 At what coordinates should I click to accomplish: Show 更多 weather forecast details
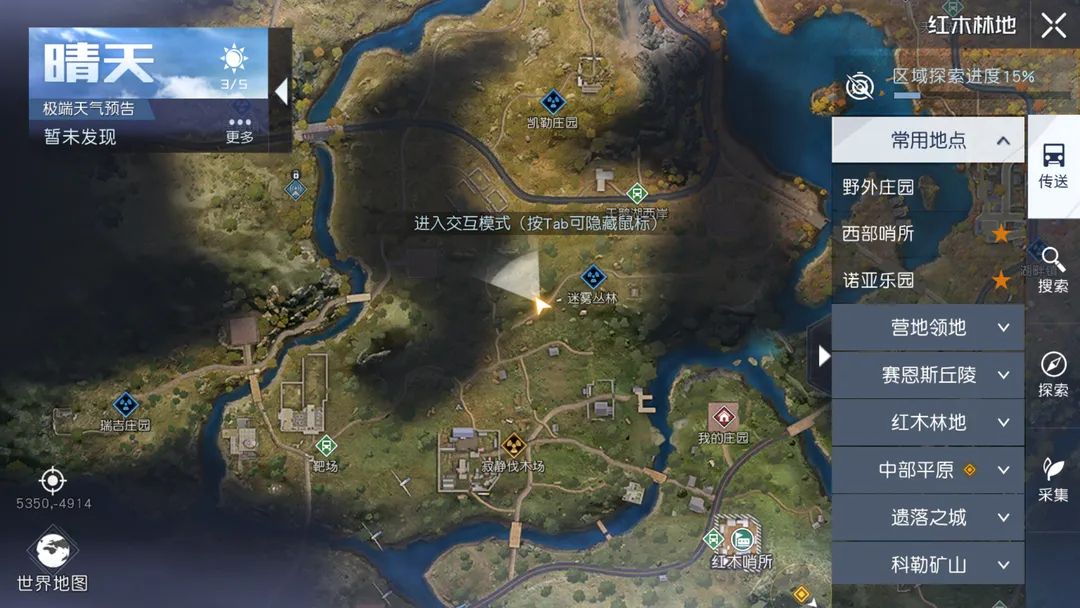(x=240, y=131)
